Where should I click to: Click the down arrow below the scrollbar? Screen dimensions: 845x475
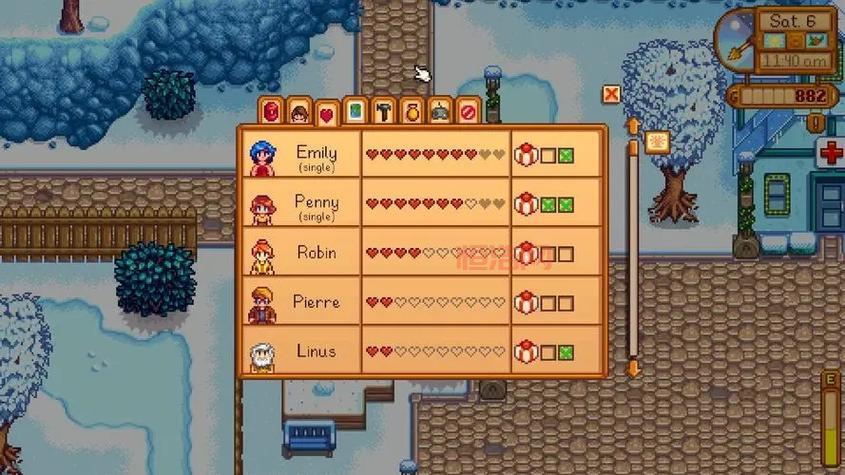[x=632, y=368]
